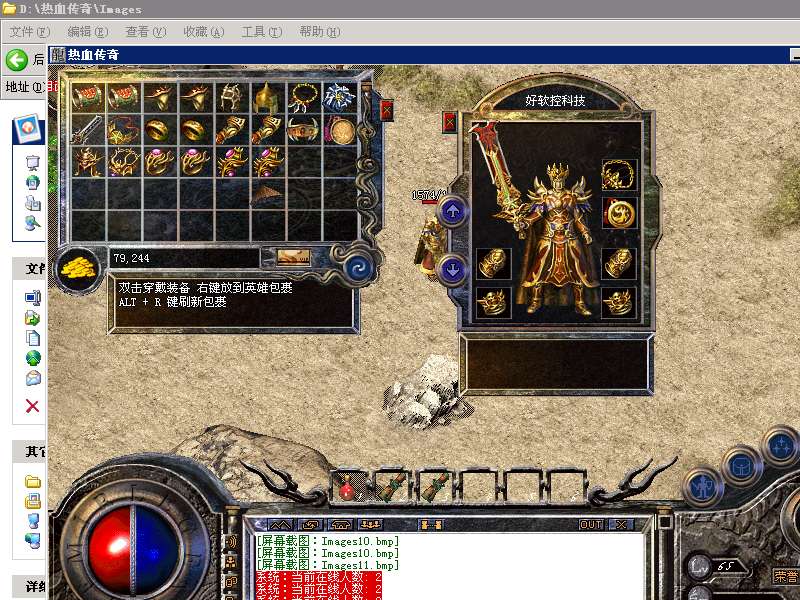Open the character status round button
Screen dimensions: 800x600
pos(703,488)
